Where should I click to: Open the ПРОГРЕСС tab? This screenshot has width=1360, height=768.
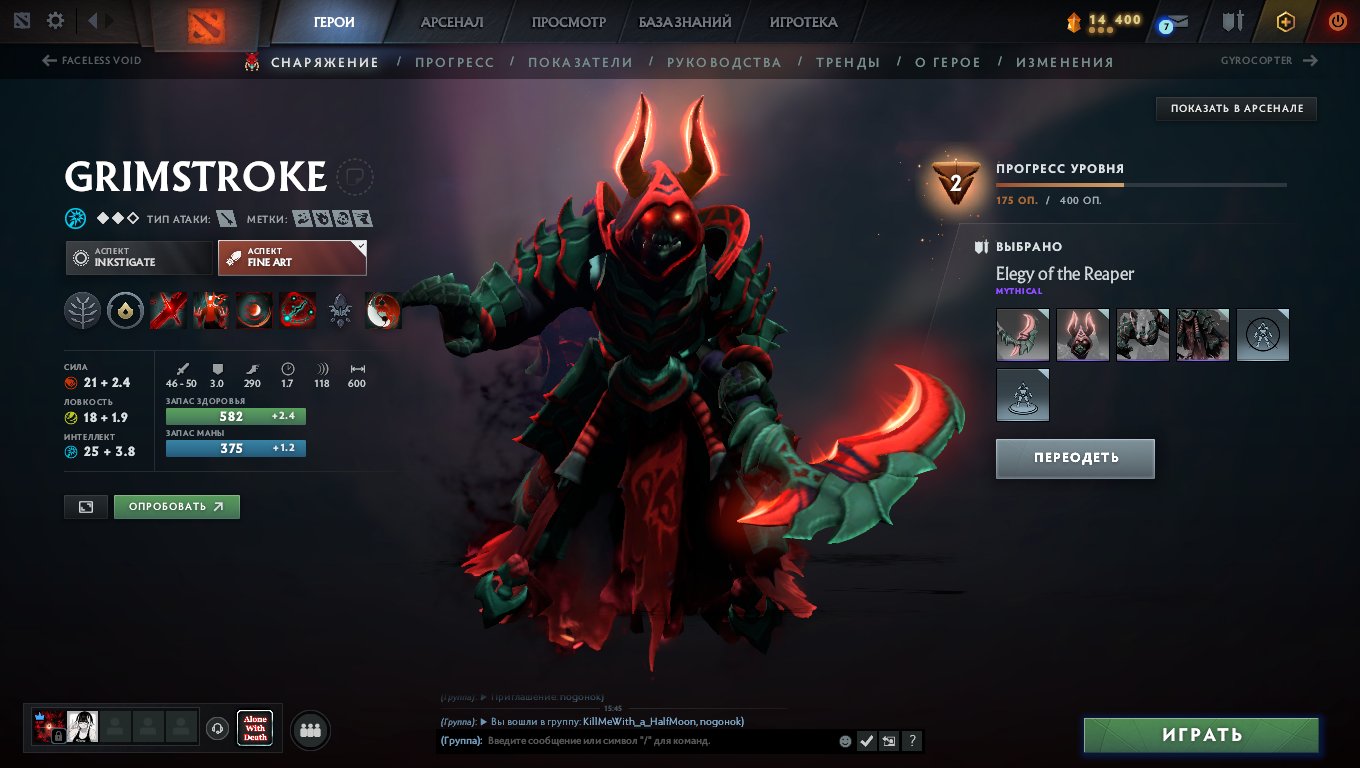[x=455, y=61]
